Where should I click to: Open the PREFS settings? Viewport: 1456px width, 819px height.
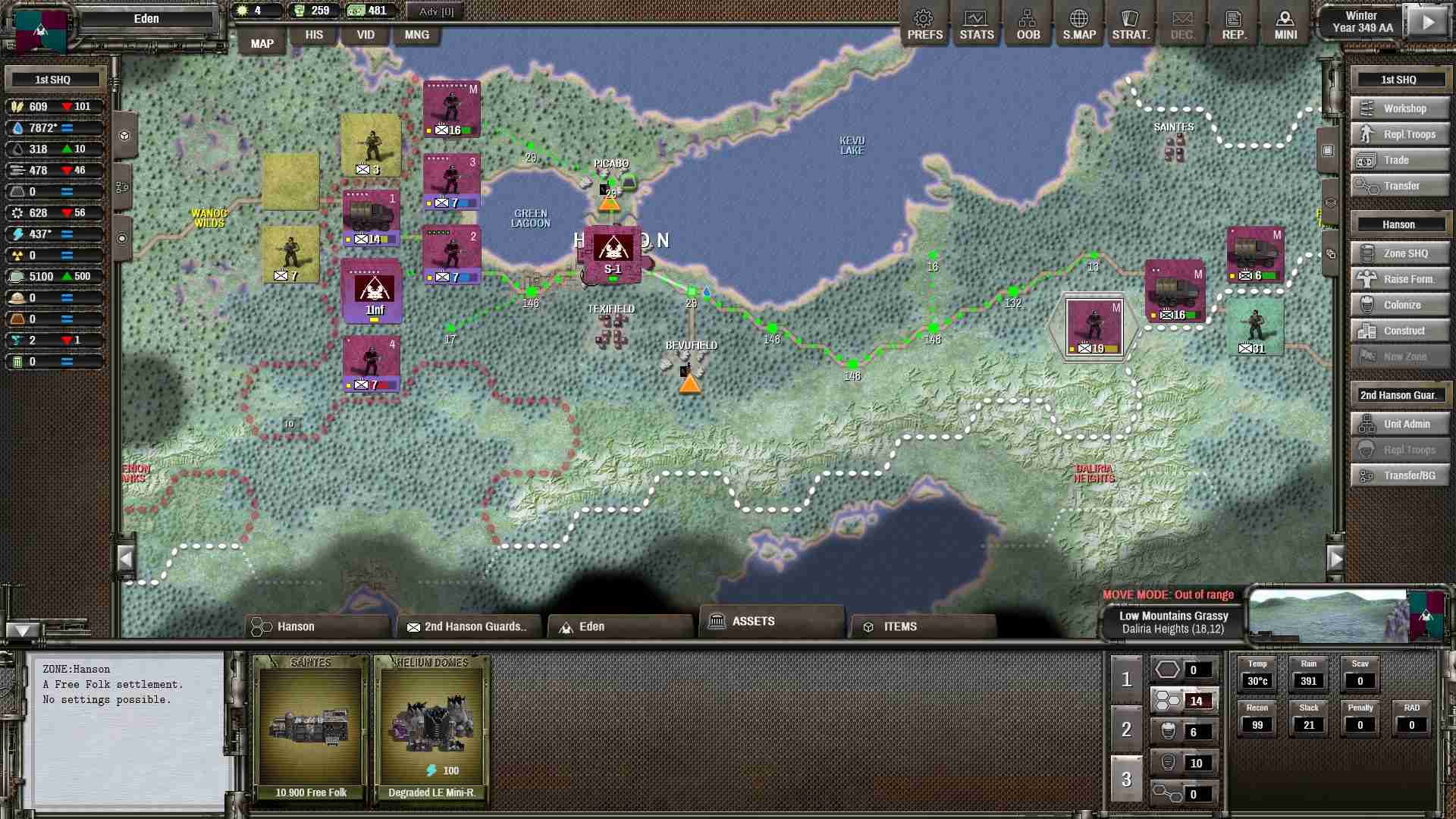tap(924, 23)
